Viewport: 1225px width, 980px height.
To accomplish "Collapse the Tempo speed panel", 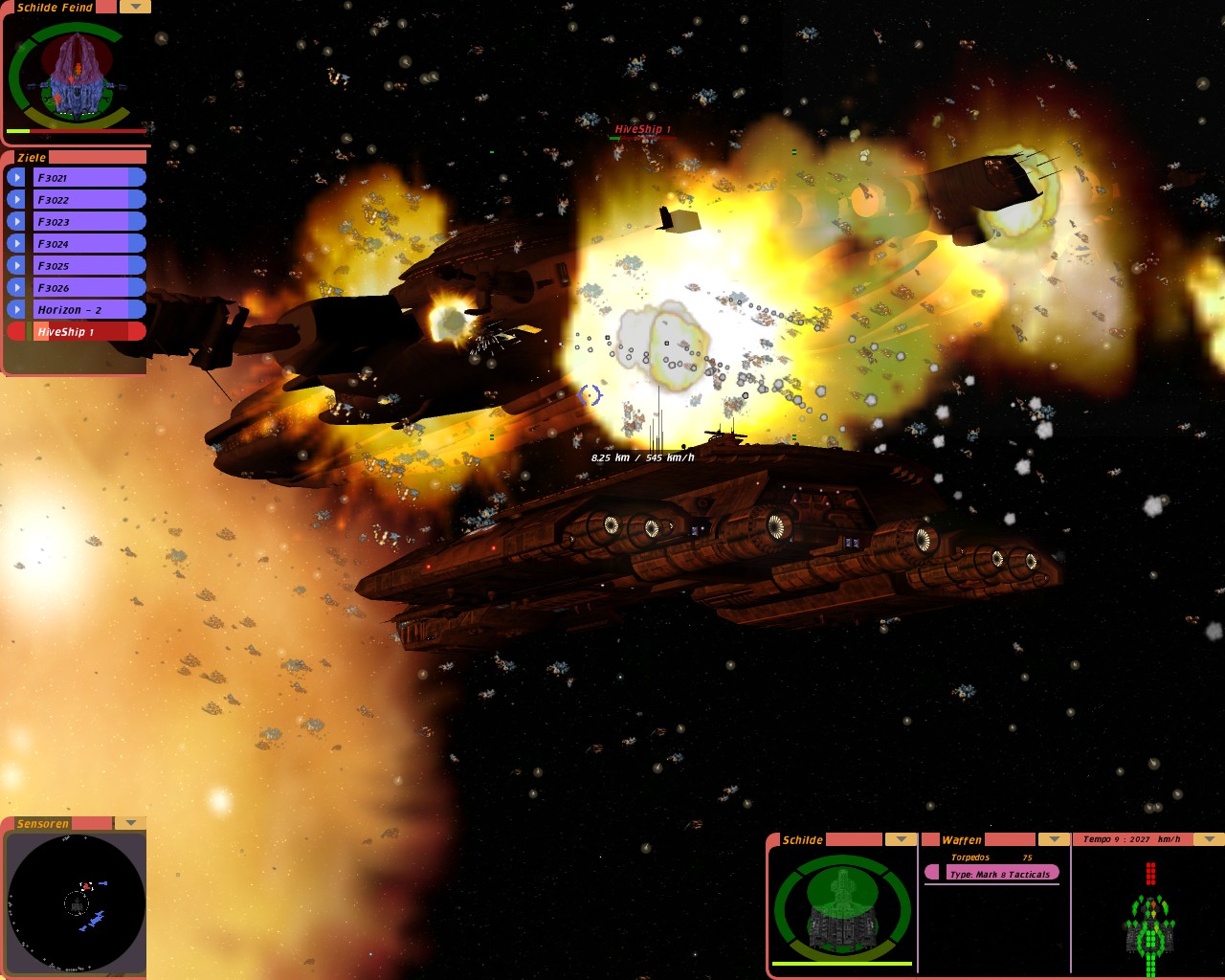I will (x=1209, y=839).
